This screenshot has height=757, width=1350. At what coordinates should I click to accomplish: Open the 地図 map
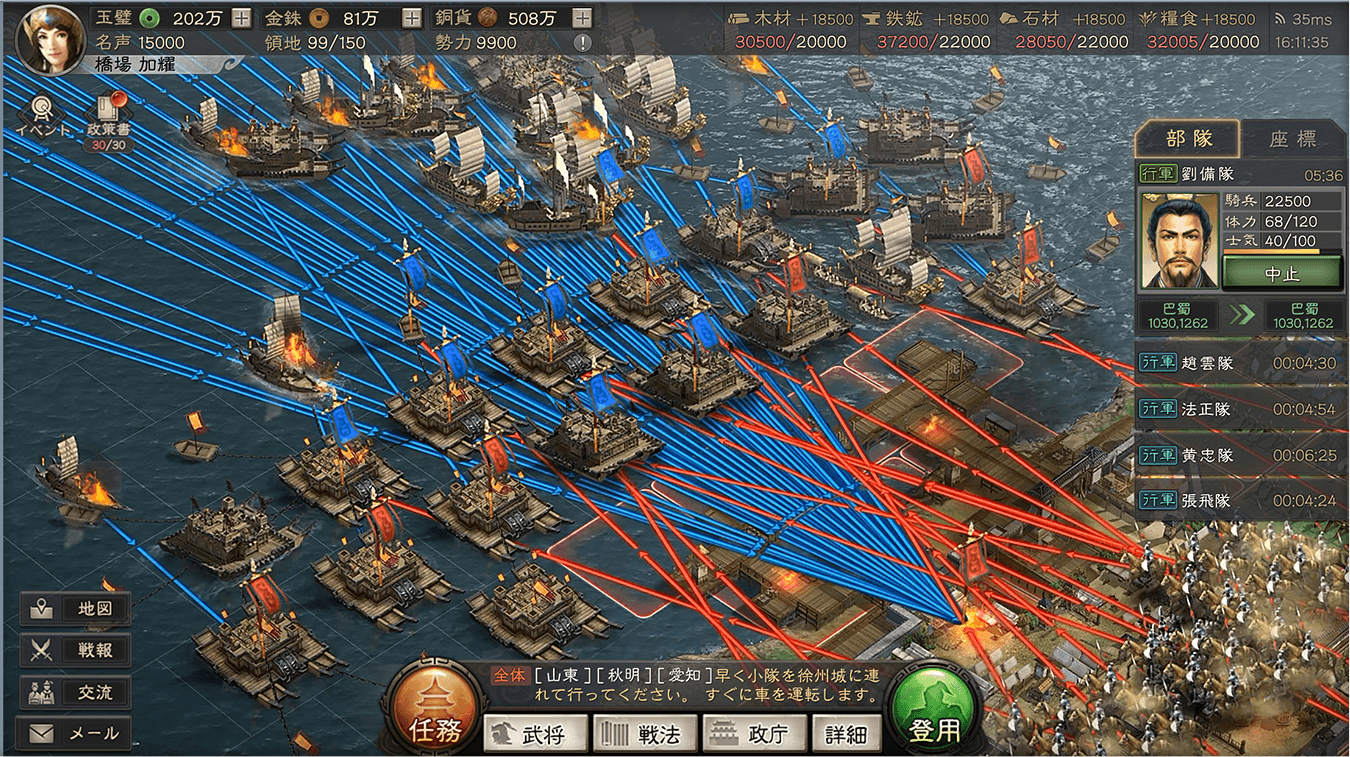[x=75, y=608]
